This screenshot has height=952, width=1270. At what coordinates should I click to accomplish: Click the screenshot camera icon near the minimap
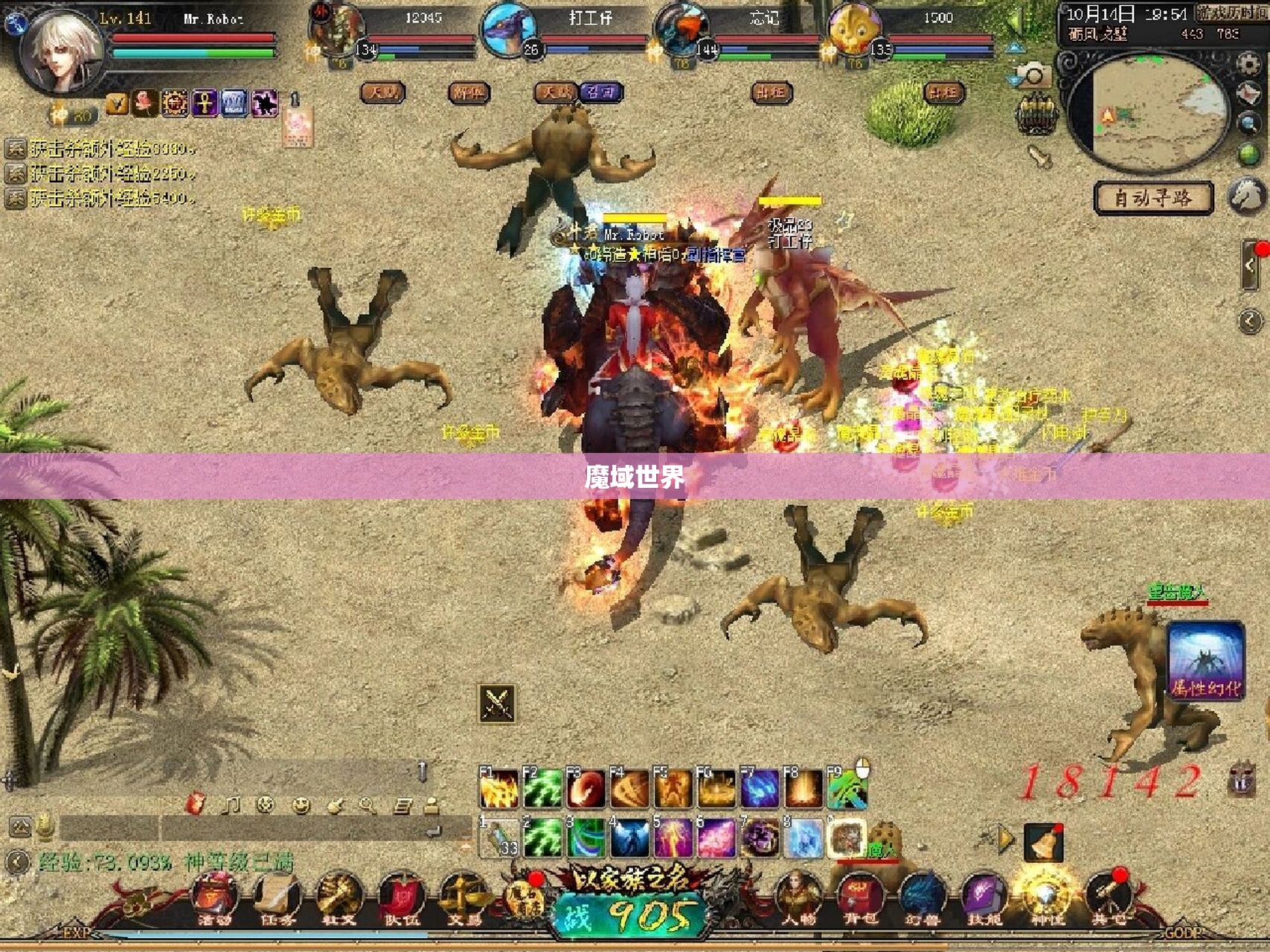(x=1032, y=75)
